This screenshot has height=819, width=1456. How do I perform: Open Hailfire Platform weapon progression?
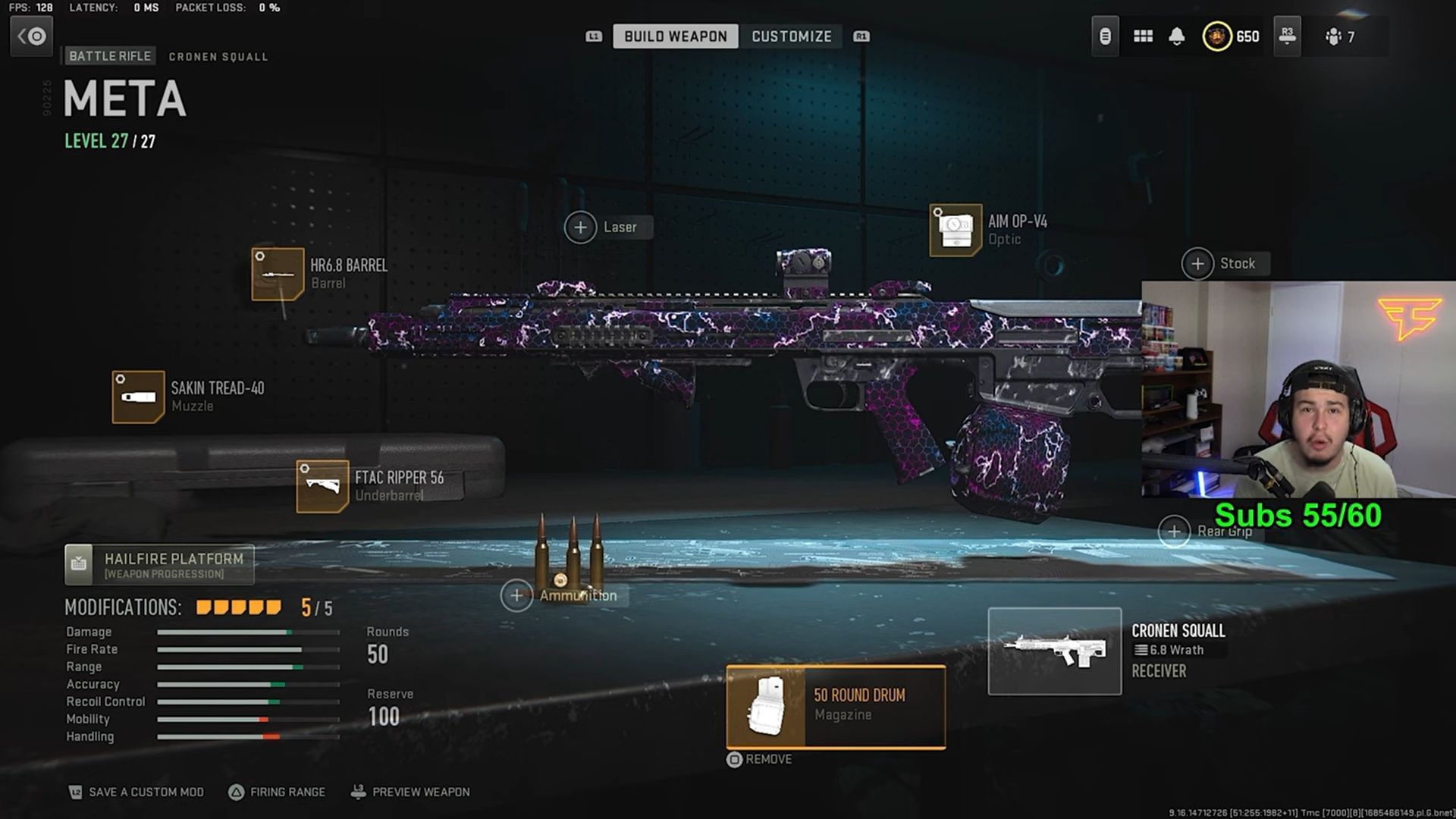159,565
